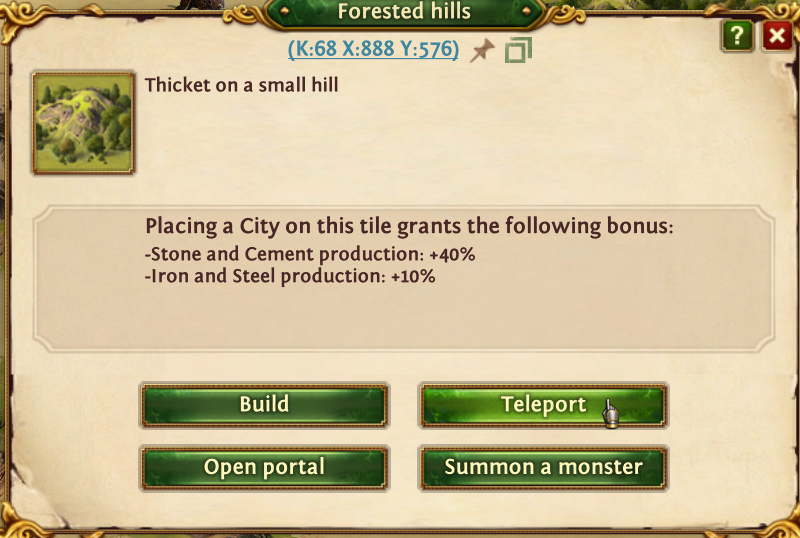This screenshot has height=538, width=800.
Task: Choose Open portal
Action: (x=264, y=467)
